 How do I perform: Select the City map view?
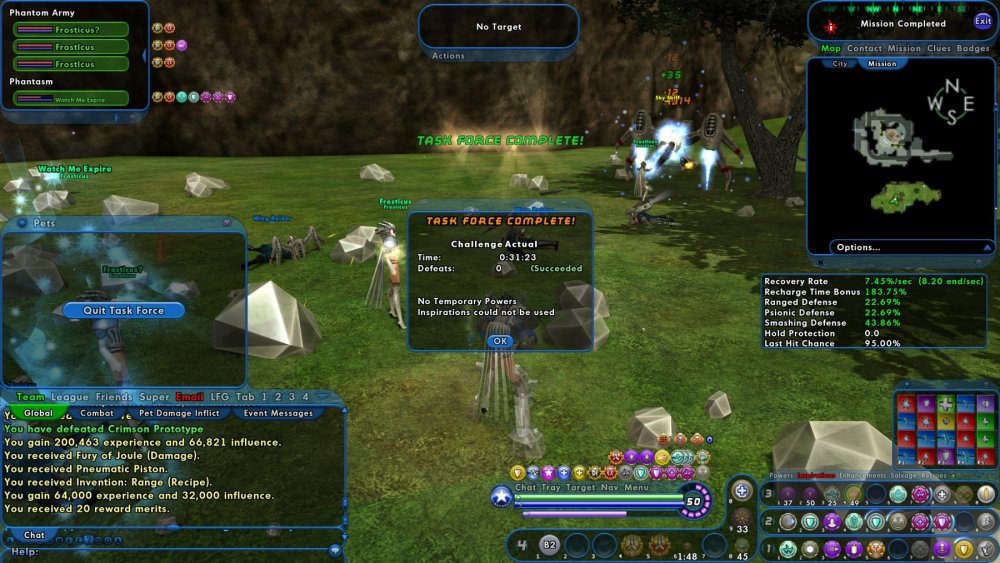840,63
